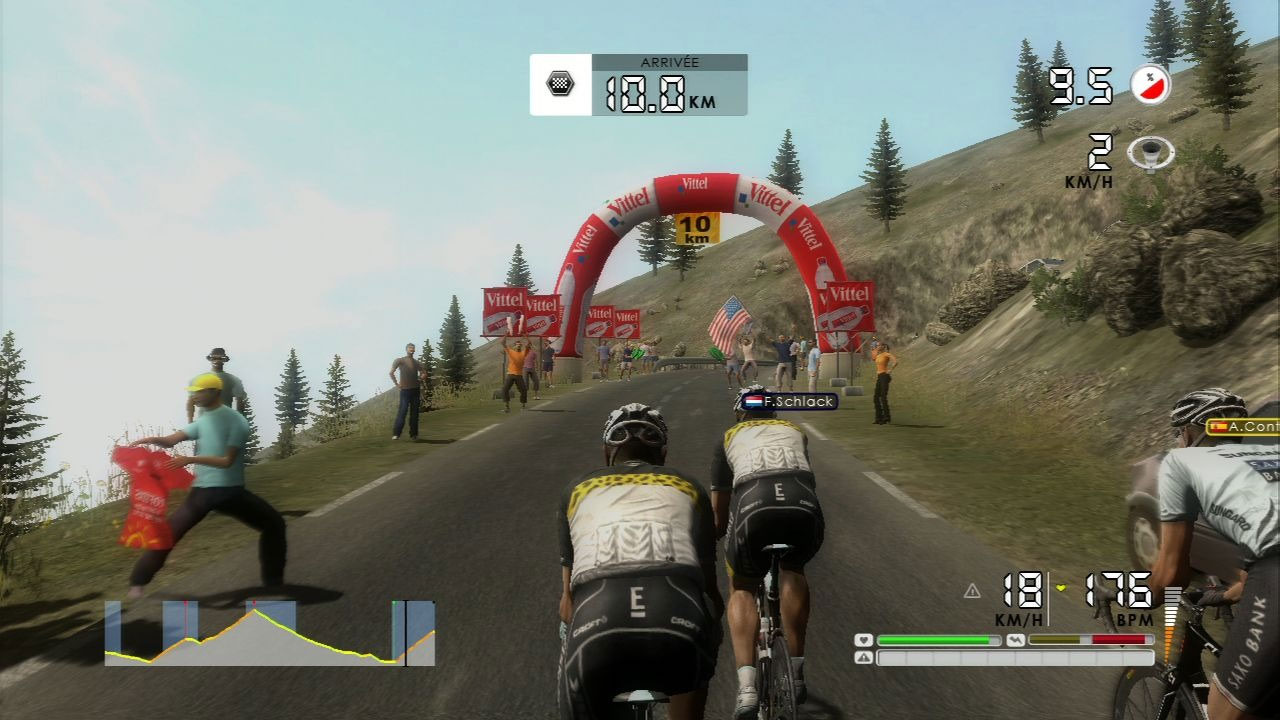This screenshot has height=720, width=1280.
Task: Click the yellow heart icon between speed and BPM
Action: (1060, 588)
